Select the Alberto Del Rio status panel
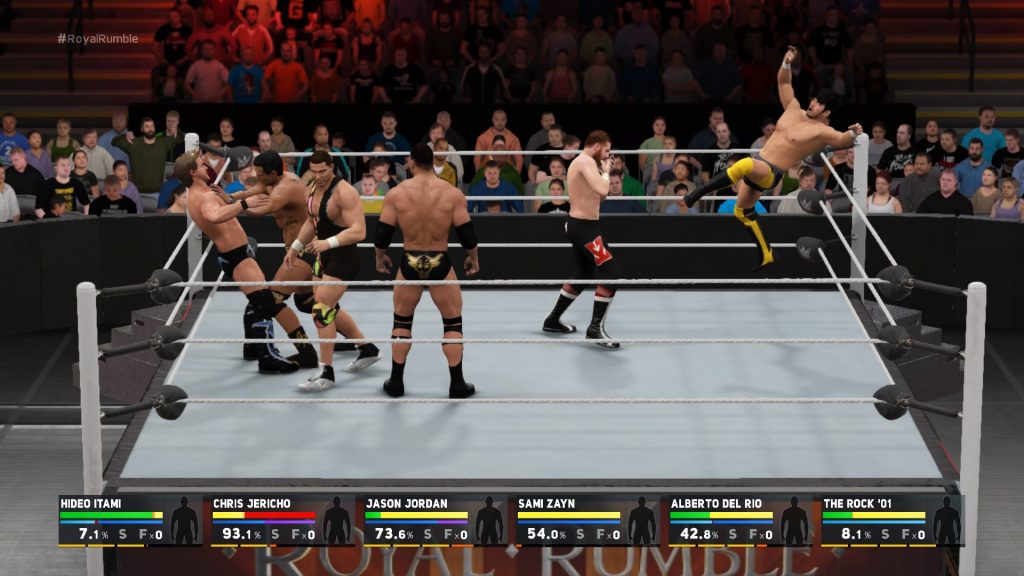This screenshot has height=576, width=1024. click(x=739, y=520)
